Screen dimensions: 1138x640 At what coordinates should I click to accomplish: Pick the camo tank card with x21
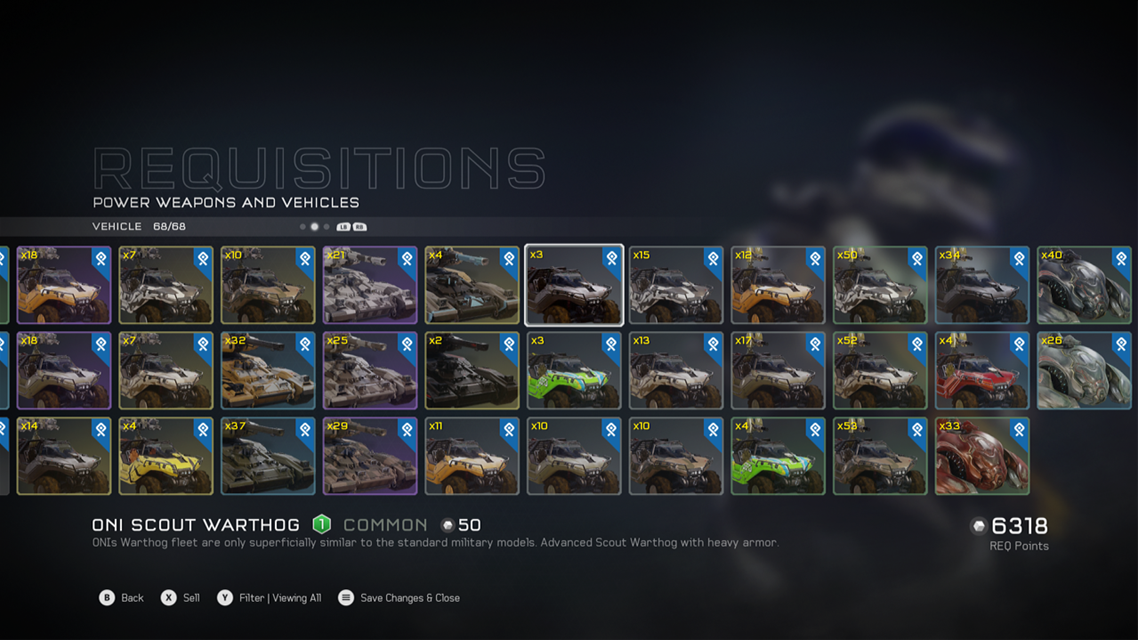[x=370, y=286]
